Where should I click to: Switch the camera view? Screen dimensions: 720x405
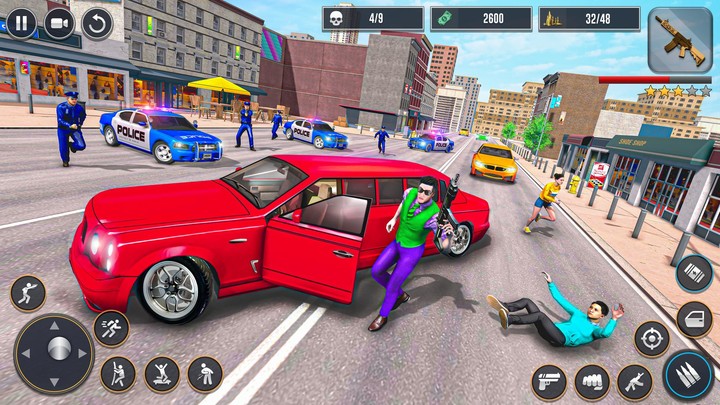(59, 22)
